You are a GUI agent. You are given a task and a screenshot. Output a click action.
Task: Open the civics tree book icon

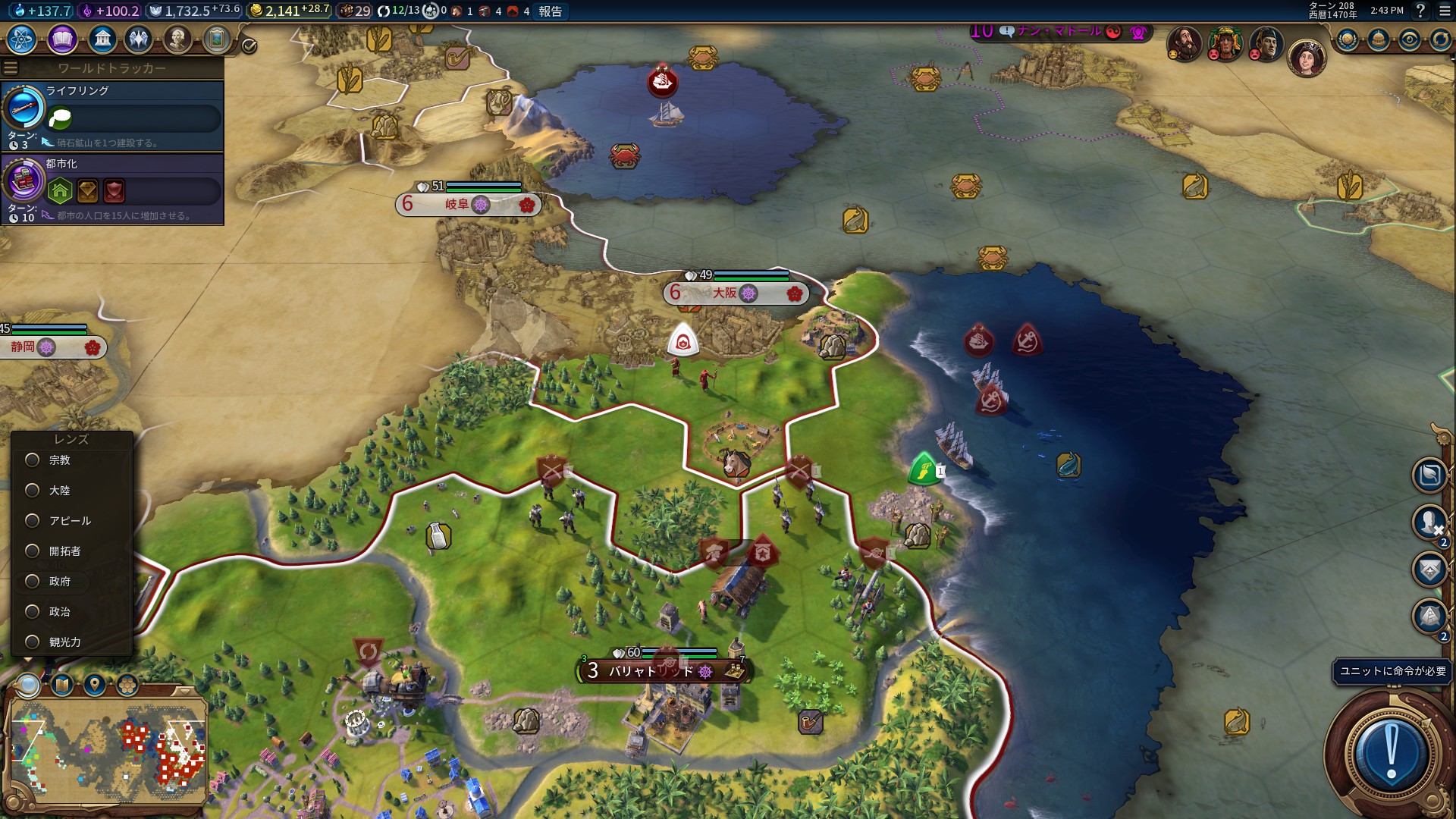(x=62, y=39)
